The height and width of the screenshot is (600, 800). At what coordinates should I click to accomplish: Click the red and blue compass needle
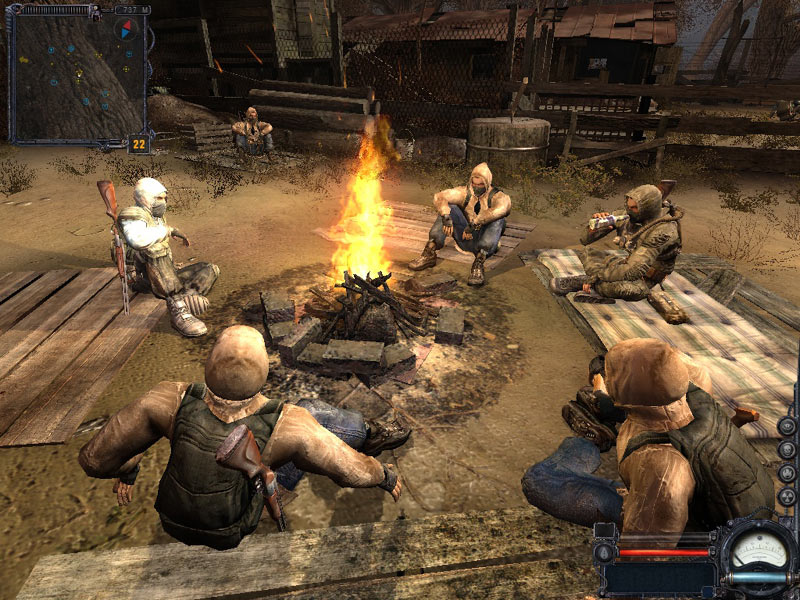click(125, 28)
